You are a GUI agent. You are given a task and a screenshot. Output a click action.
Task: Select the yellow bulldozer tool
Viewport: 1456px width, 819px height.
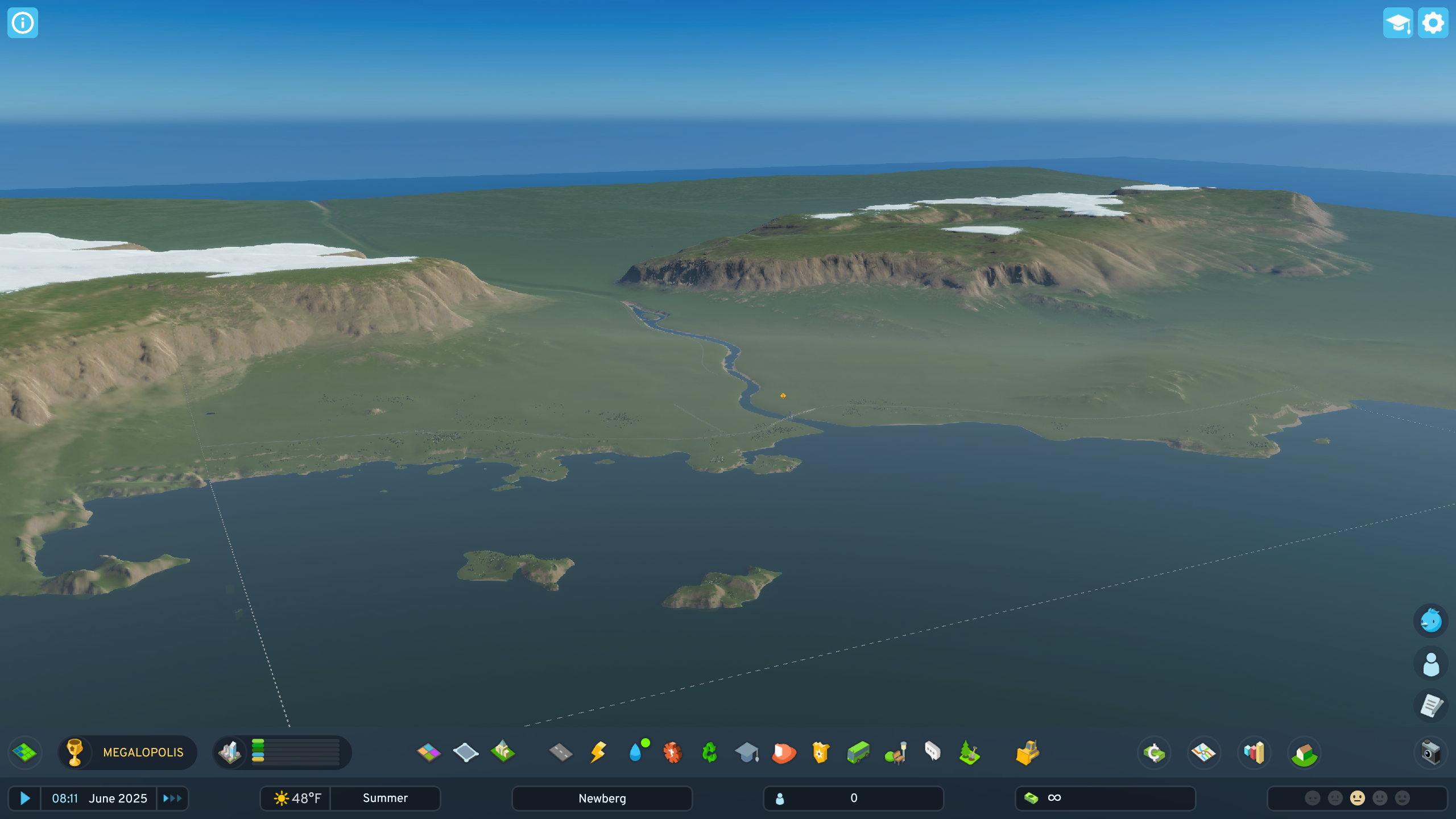(x=1027, y=752)
